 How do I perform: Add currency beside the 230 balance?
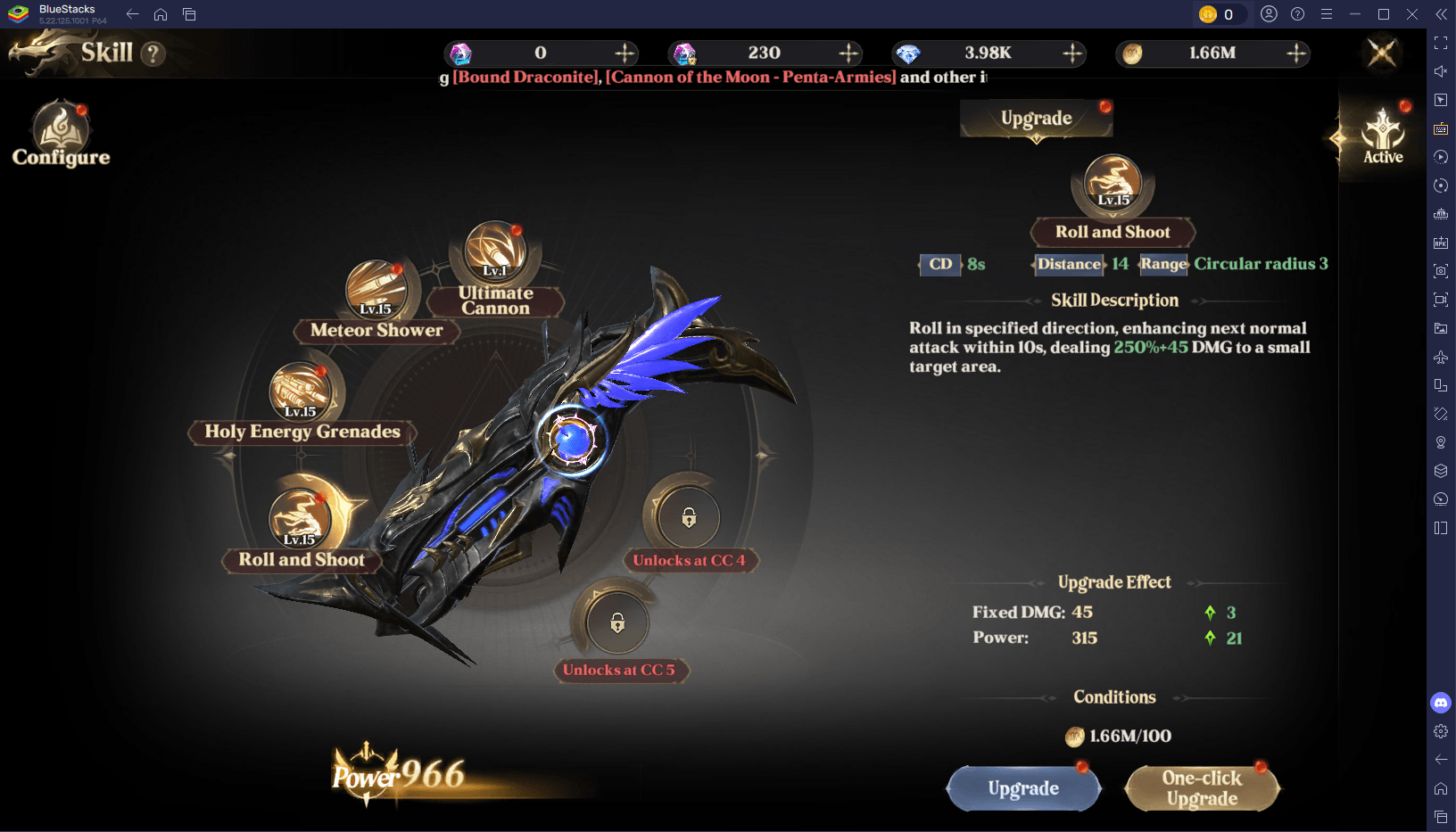click(x=848, y=54)
